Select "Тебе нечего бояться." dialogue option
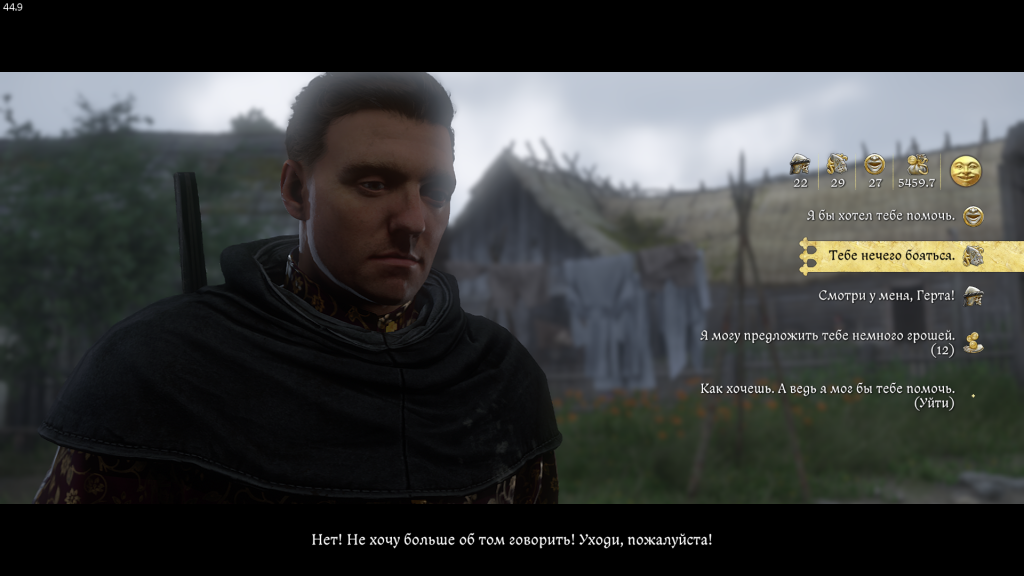The height and width of the screenshot is (576, 1024). pyautogui.click(x=891, y=256)
